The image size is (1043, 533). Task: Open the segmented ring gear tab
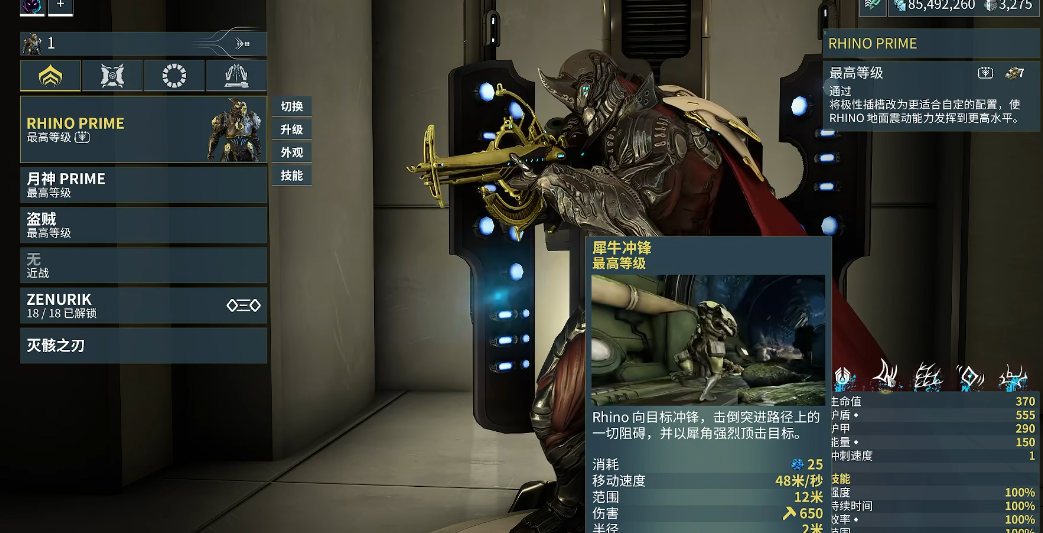point(174,76)
